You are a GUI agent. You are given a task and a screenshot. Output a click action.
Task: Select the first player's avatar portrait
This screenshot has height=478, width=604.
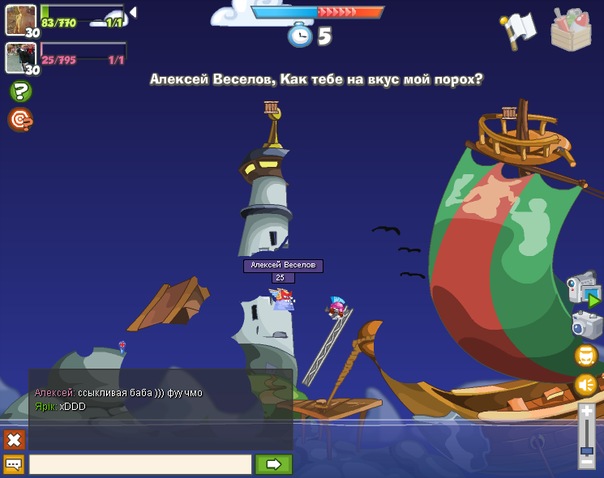coord(21,19)
